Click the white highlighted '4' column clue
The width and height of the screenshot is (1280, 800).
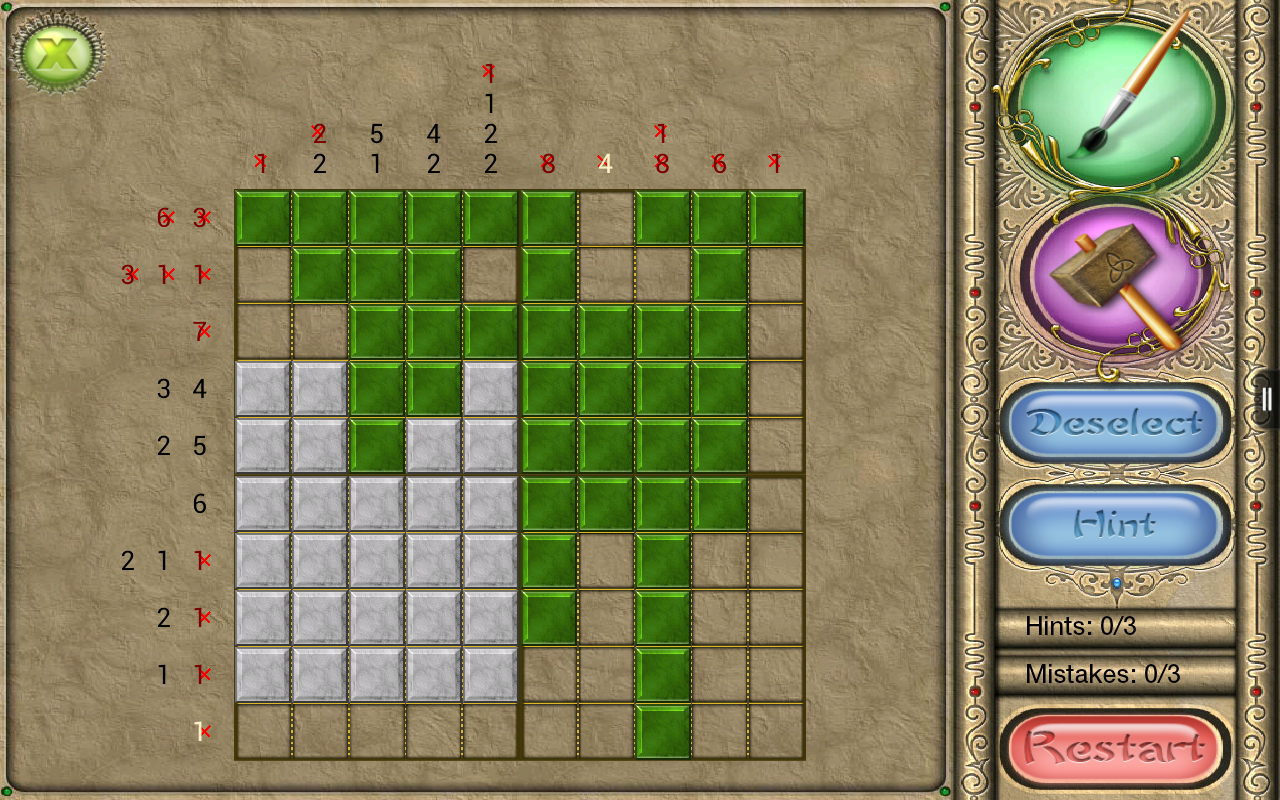[605, 163]
